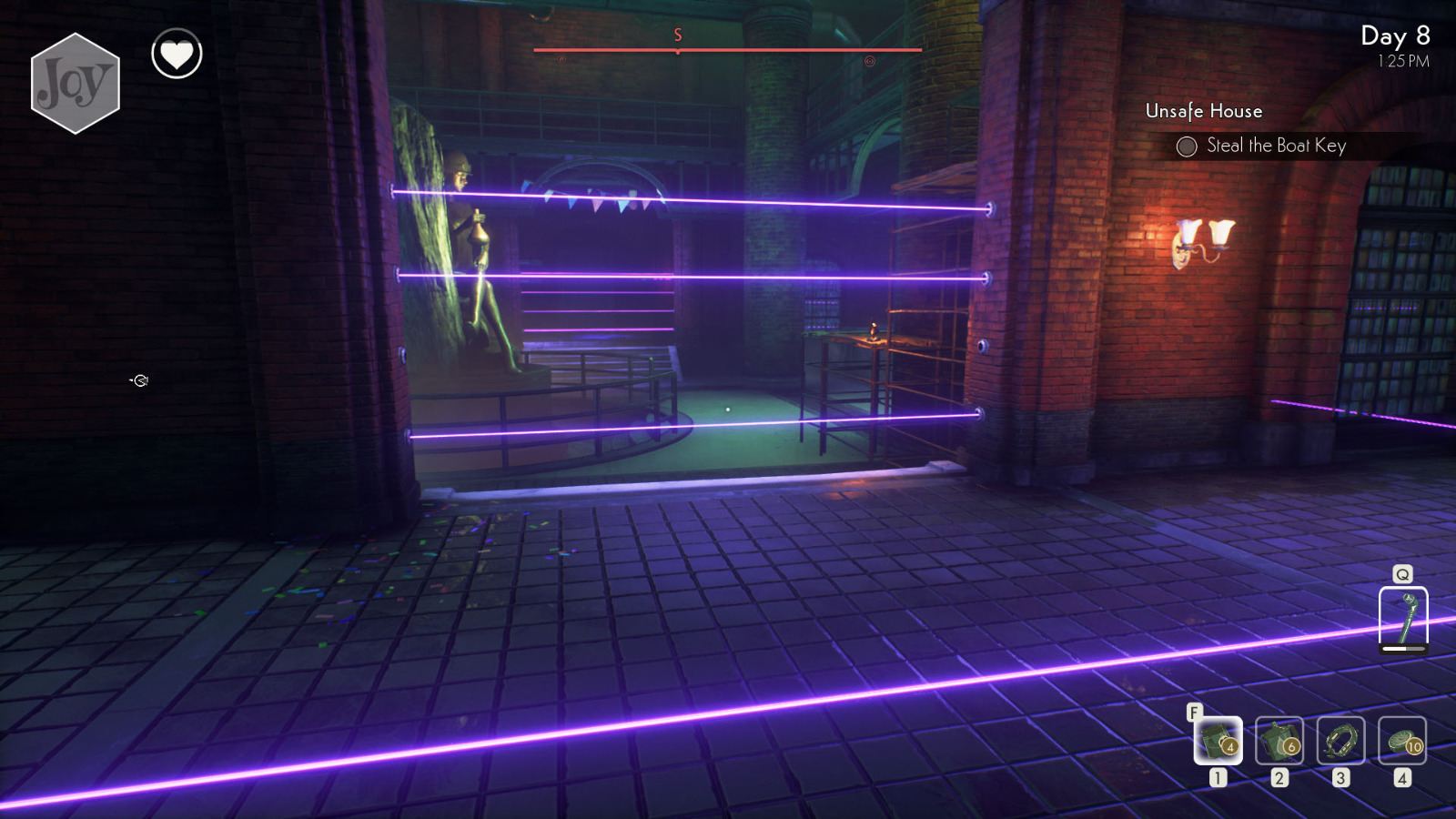Click the number 4 badge under the coins
Image resolution: width=1456 pixels, height=819 pixels.
[x=1401, y=778]
